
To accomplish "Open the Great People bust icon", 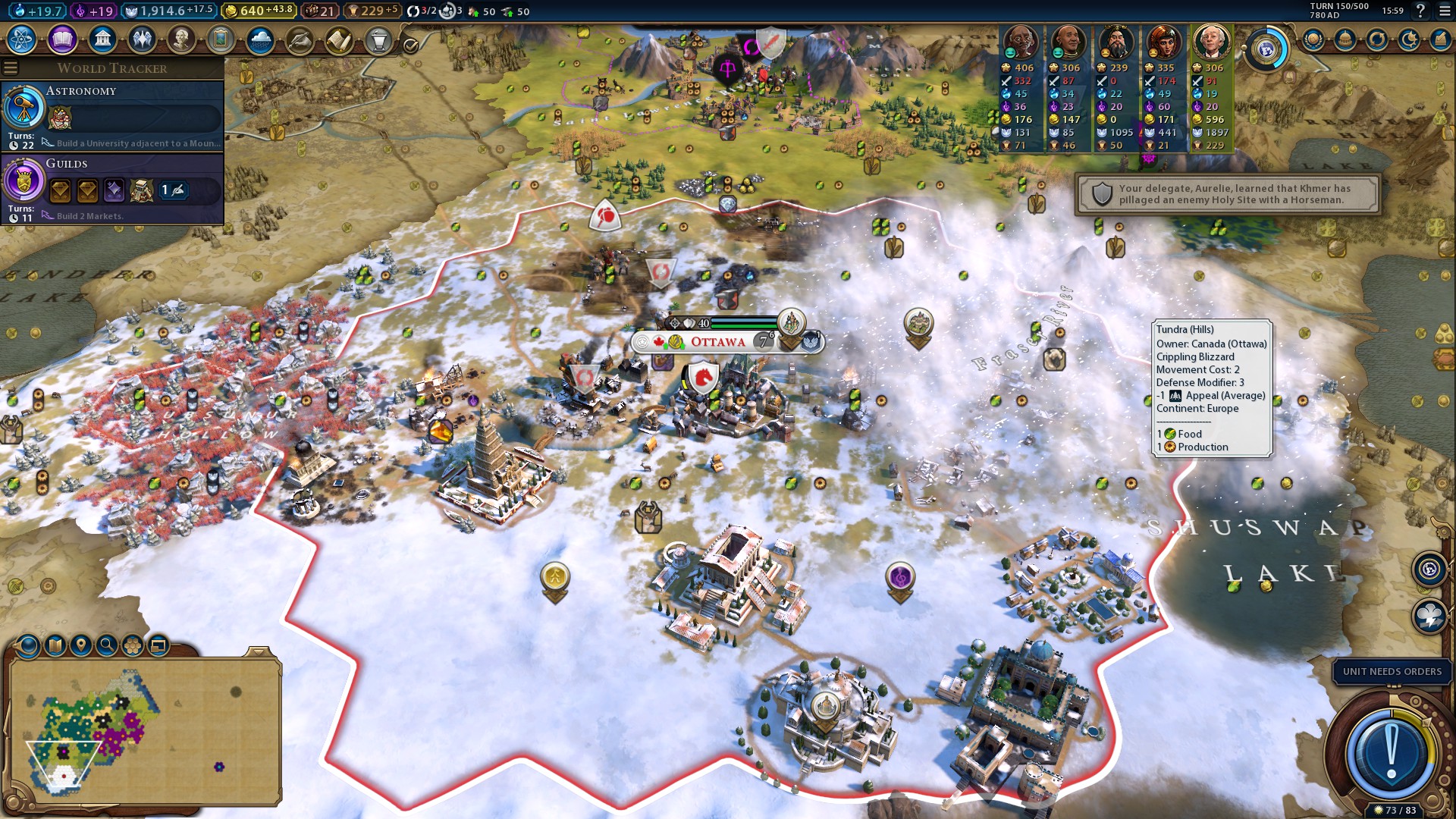I will tap(181, 39).
